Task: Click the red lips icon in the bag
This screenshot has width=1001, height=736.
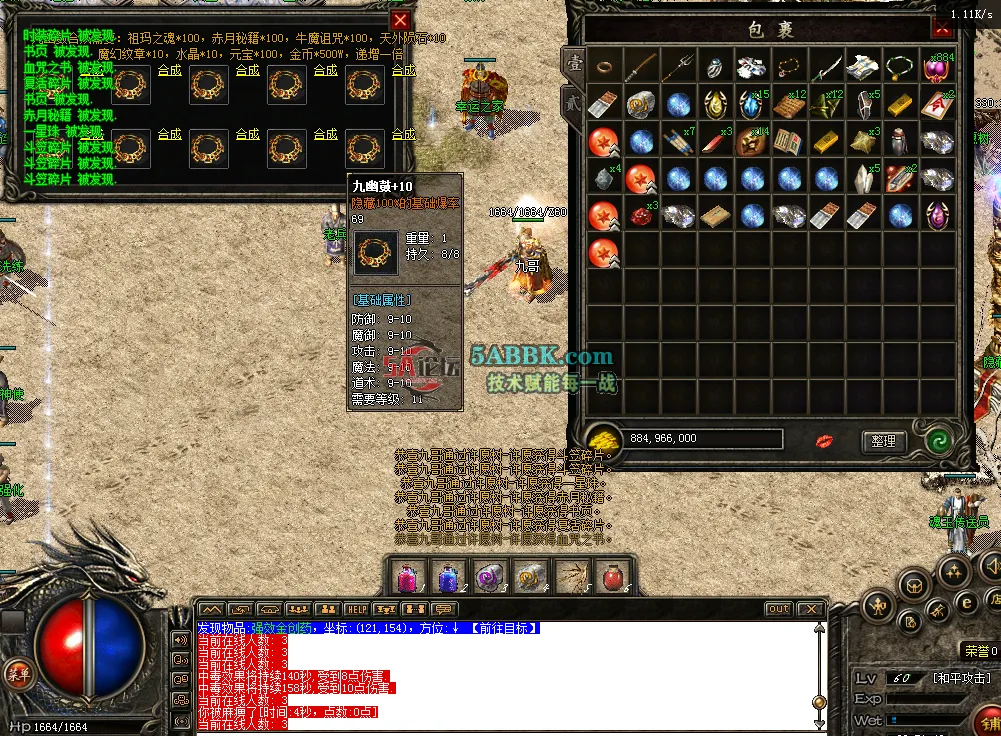Action: coord(826,441)
